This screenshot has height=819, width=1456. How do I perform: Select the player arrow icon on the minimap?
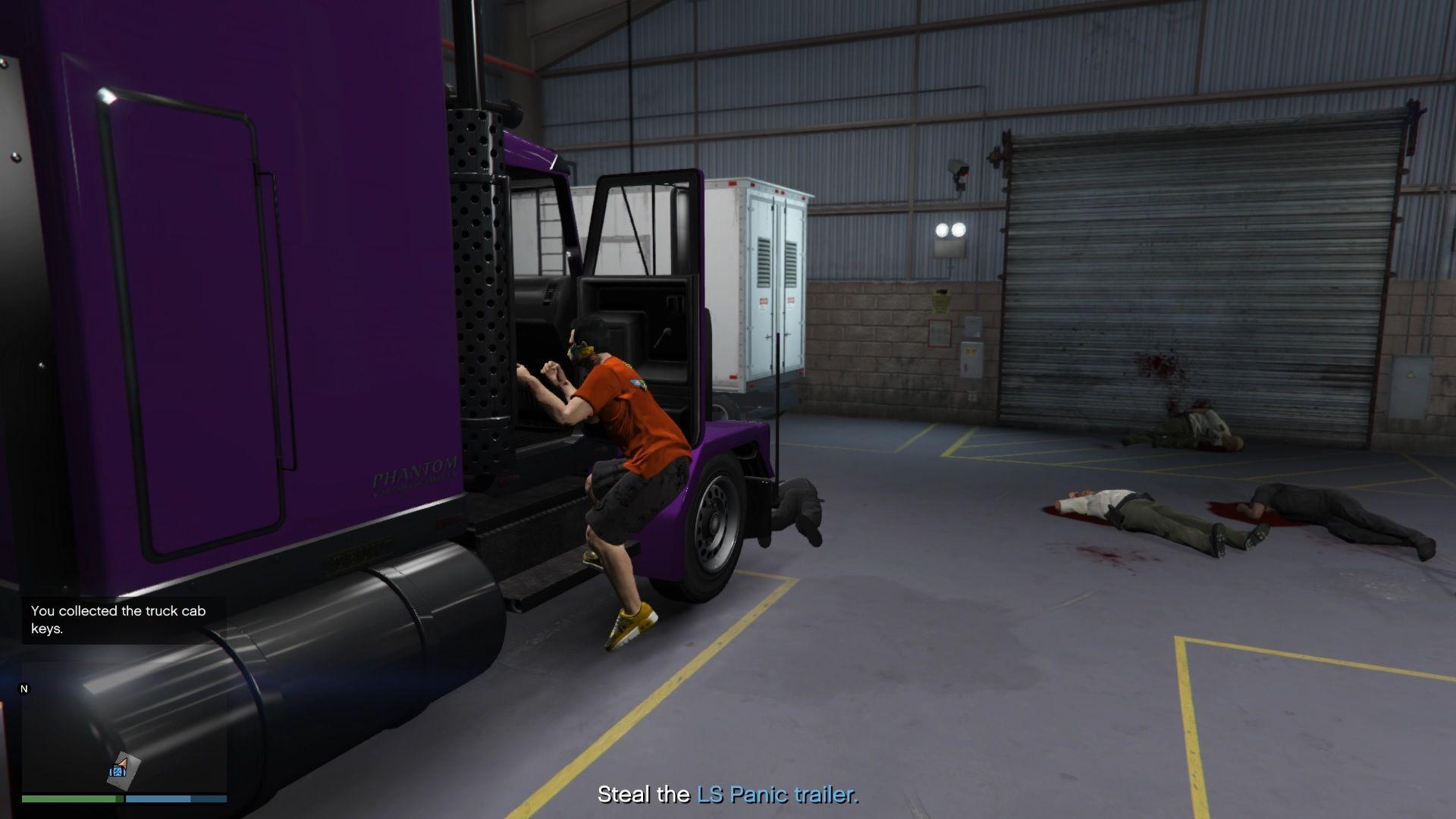pos(122,763)
